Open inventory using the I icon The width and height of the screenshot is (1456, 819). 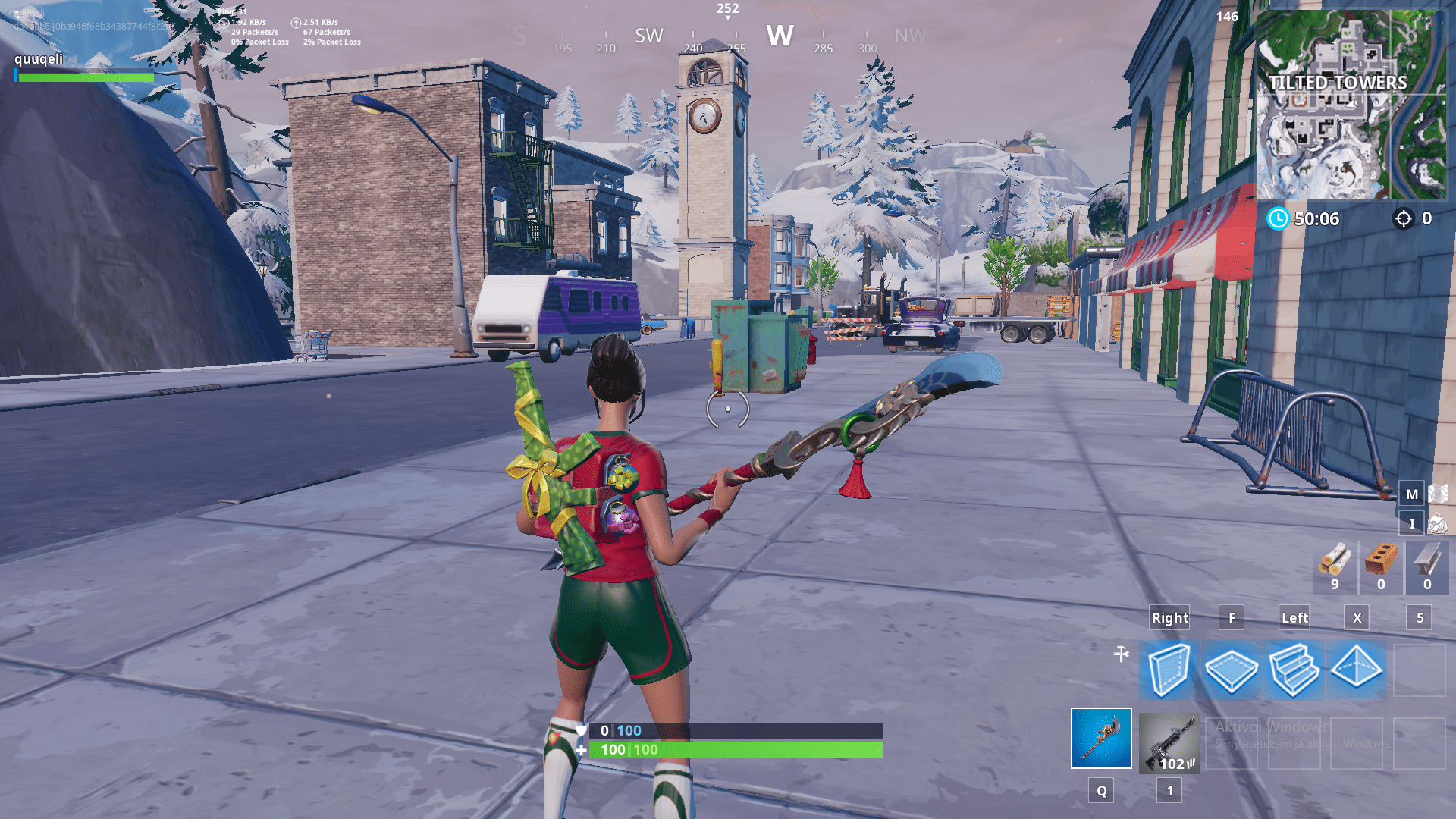tap(1411, 523)
